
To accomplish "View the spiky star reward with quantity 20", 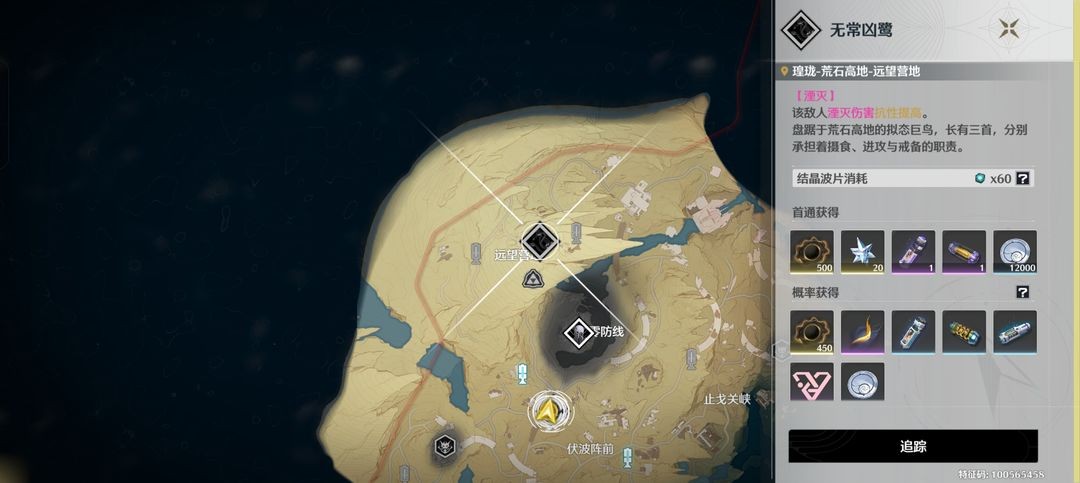I will pos(862,251).
